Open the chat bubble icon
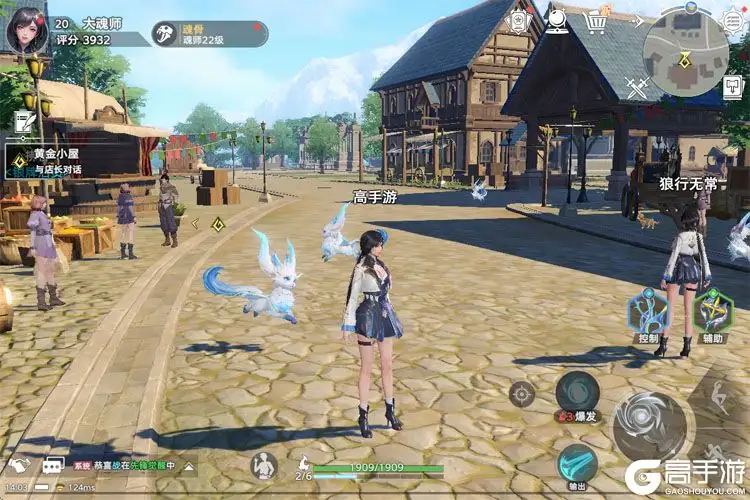This screenshot has height=500, width=750. (52, 466)
